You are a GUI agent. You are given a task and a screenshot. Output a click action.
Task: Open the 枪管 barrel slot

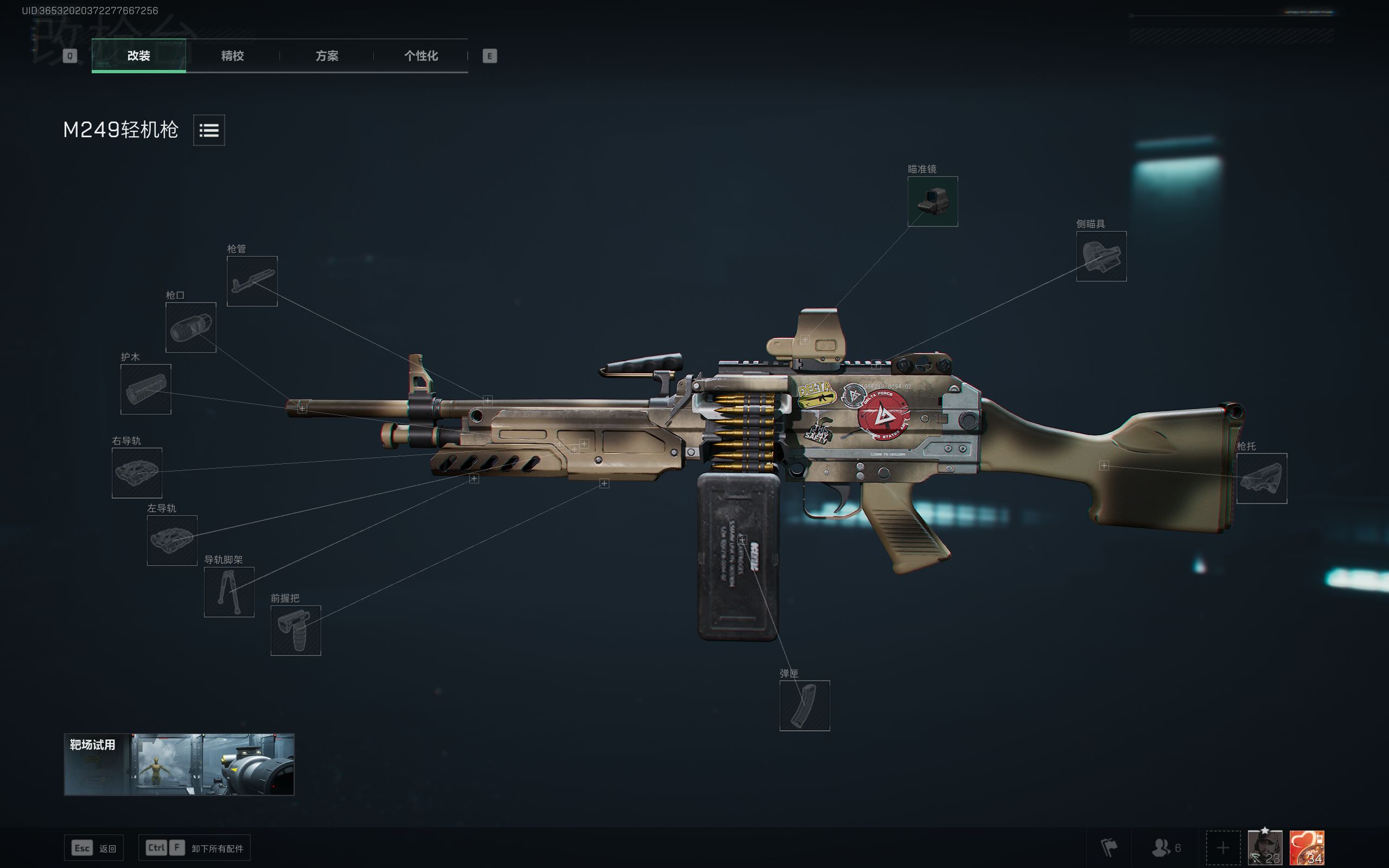[252, 282]
